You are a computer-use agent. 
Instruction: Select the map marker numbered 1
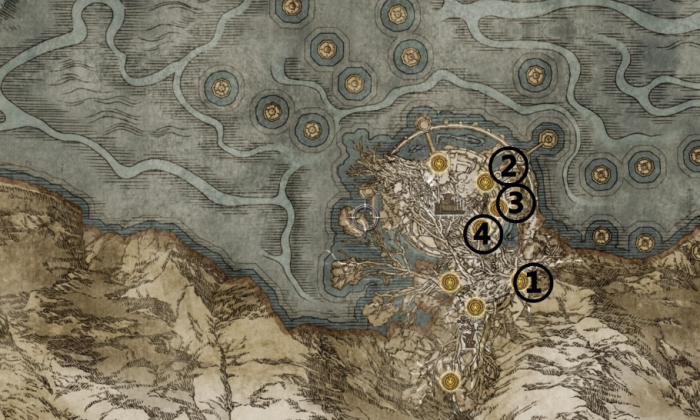coord(533,282)
